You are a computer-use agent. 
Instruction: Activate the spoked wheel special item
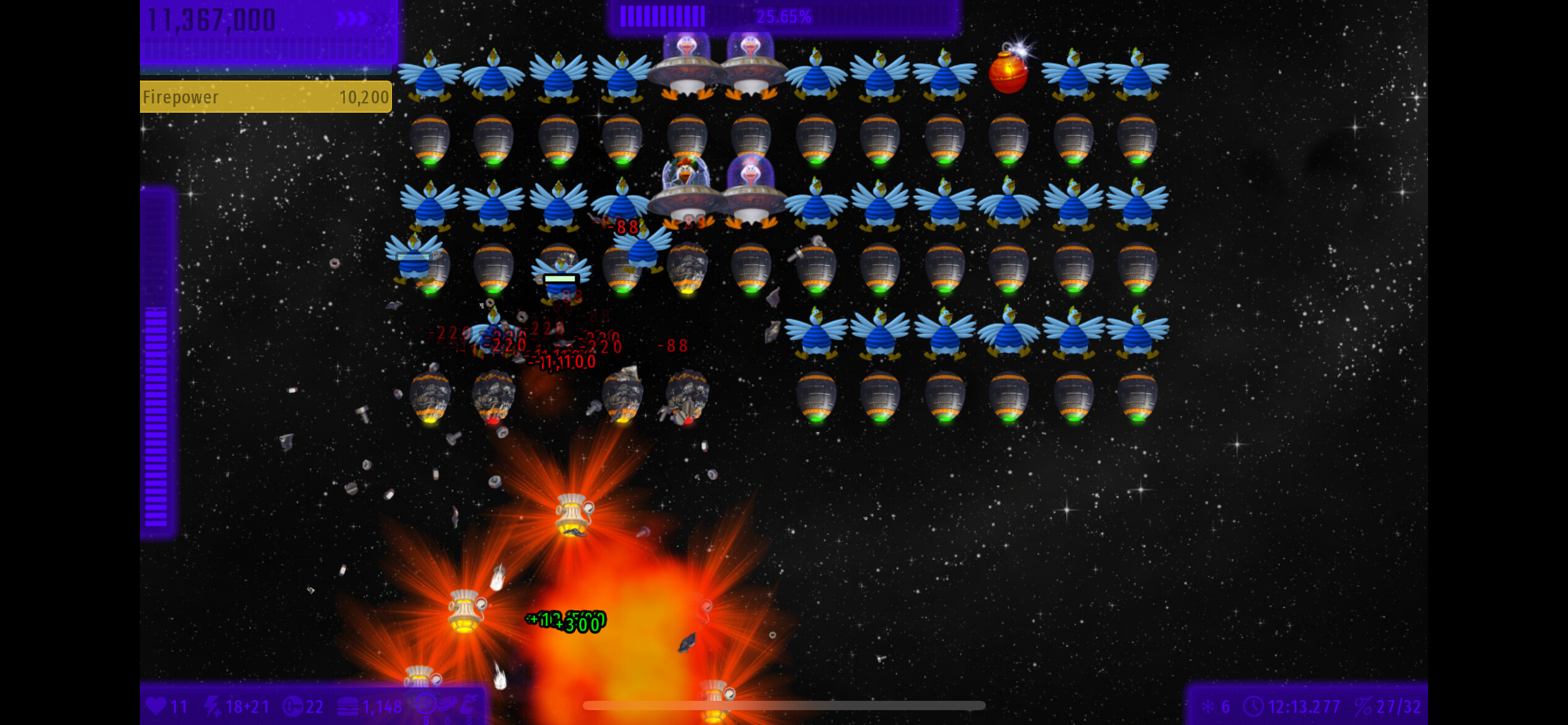pos(425,705)
